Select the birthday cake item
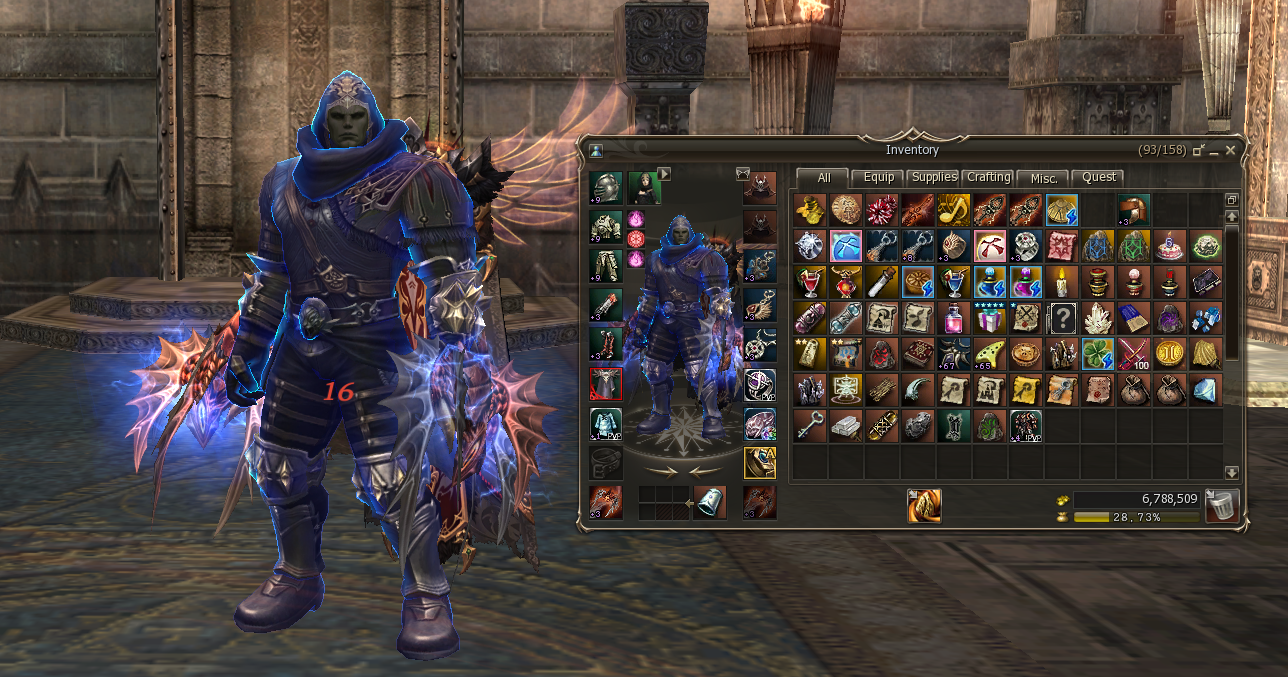 tap(1169, 246)
